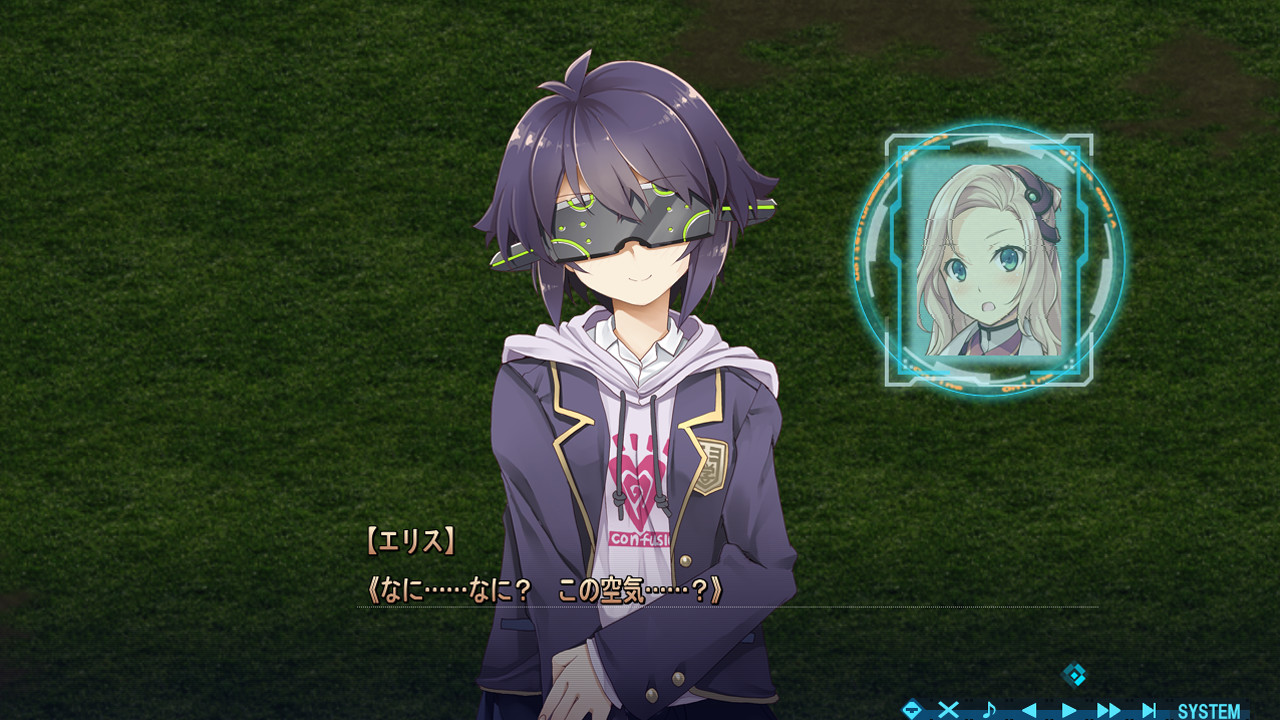Viewport: 1280px width, 720px height.
Task: Open the backlog with the back arrow control
Action: click(1030, 709)
